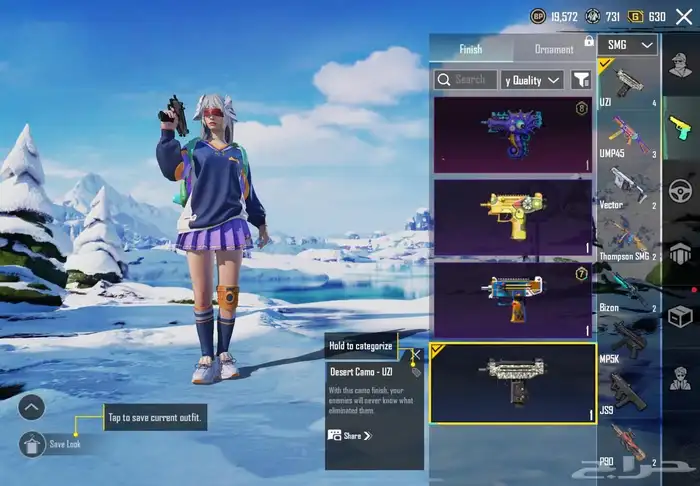Open the Ornament tab

pos(554,49)
